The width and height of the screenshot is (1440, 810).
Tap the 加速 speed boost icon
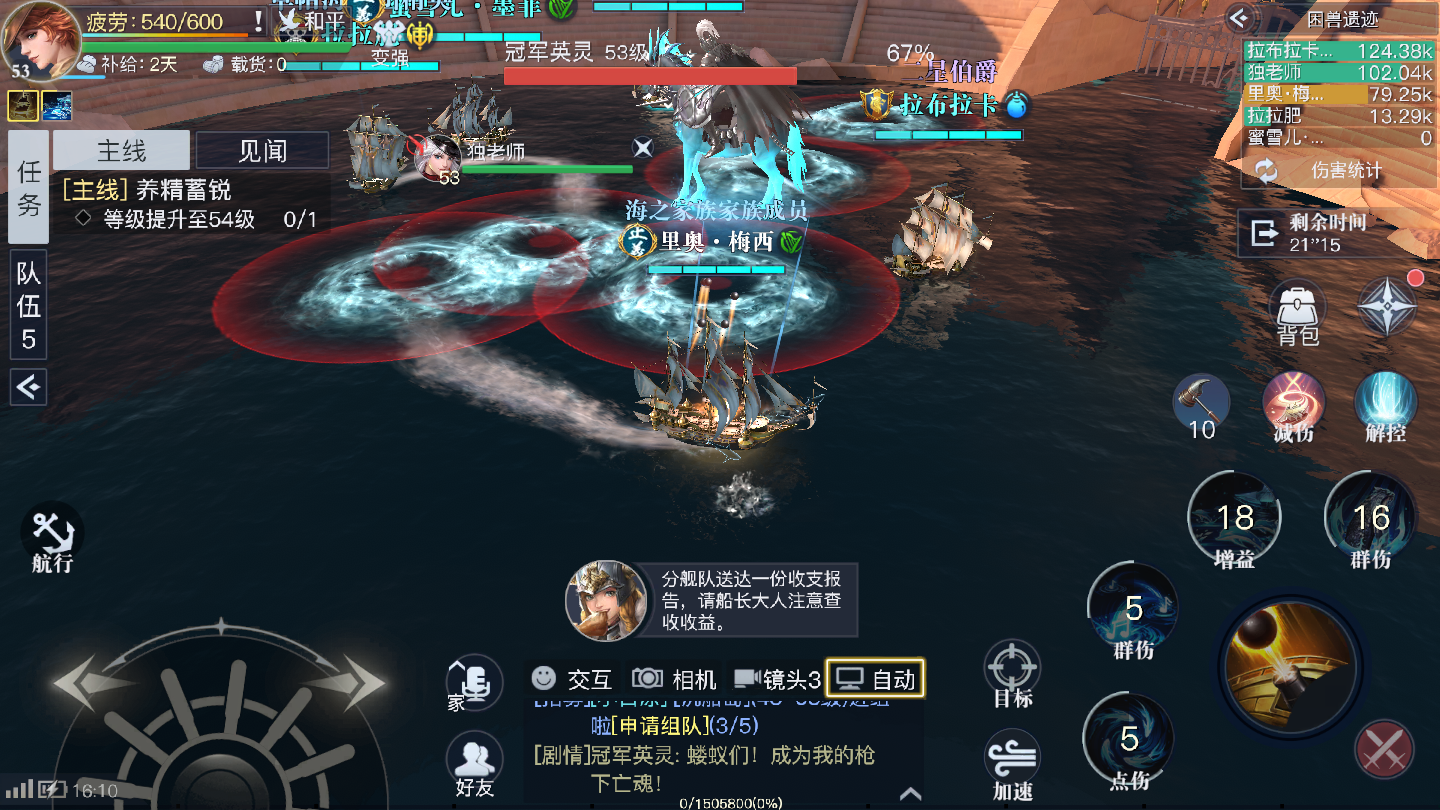[x=1012, y=756]
